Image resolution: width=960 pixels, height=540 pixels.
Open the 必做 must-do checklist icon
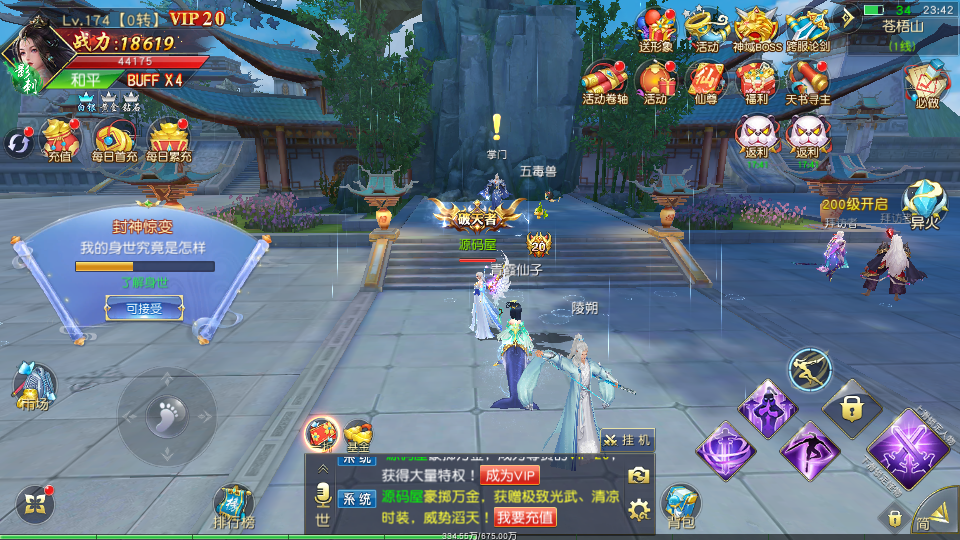tap(926, 84)
